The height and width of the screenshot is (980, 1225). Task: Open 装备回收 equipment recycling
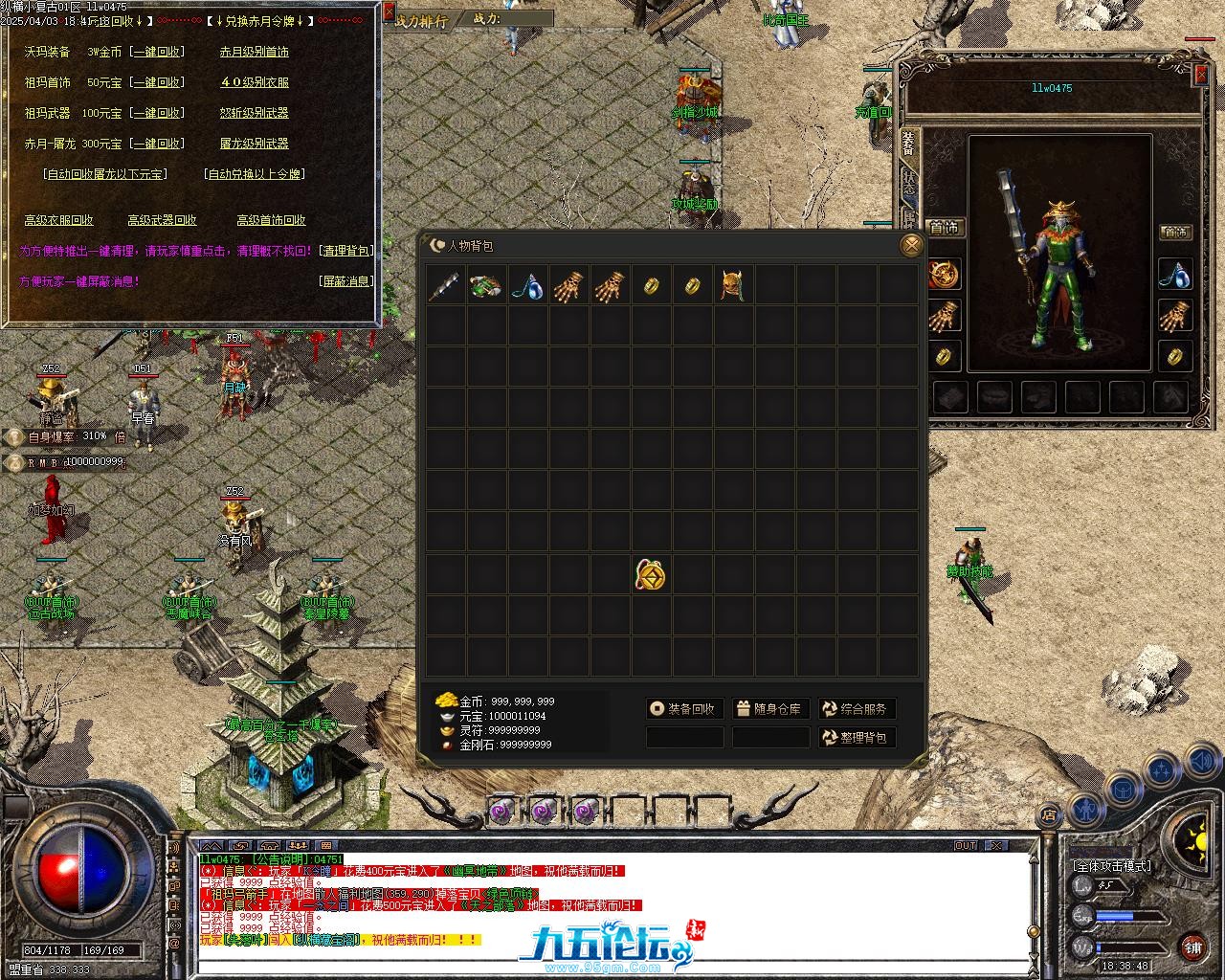click(681, 709)
